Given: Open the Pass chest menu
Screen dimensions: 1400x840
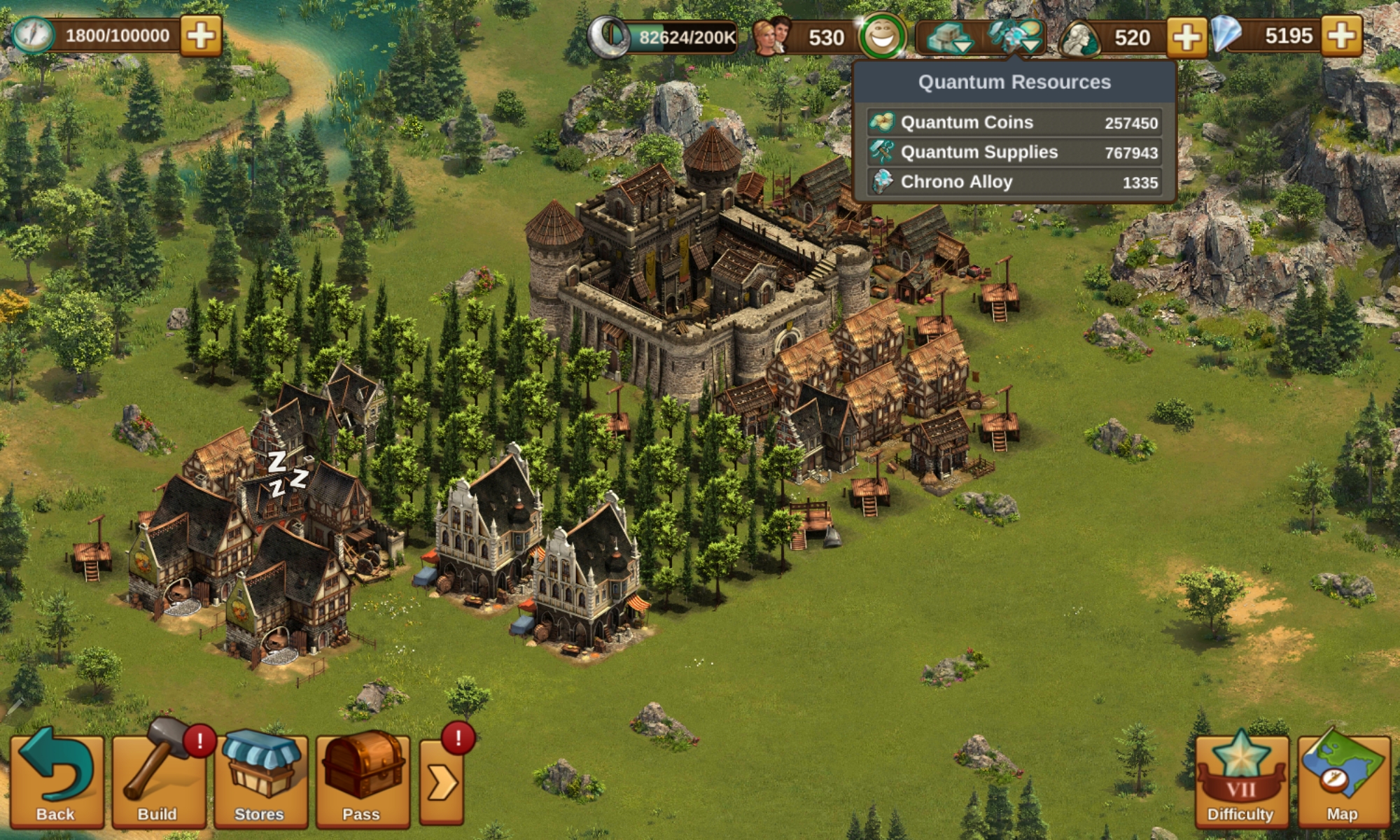Looking at the screenshot, I should [362, 779].
